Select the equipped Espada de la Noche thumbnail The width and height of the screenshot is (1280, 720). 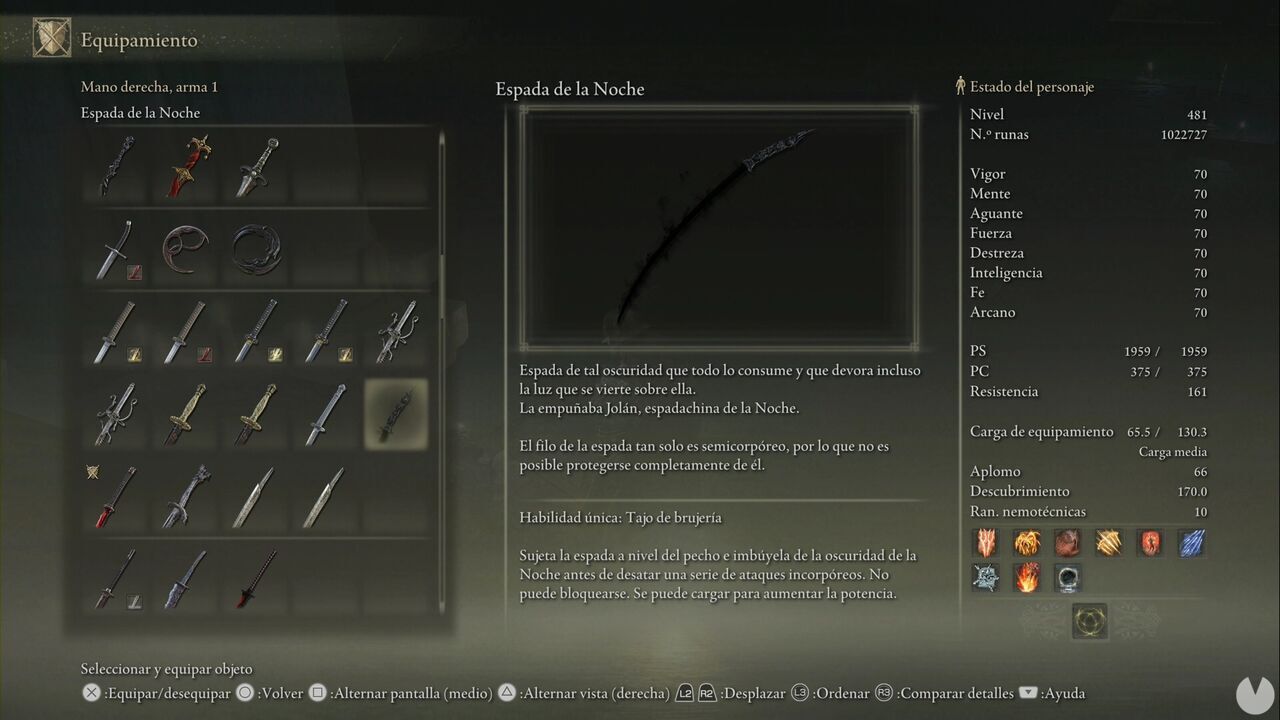[395, 413]
